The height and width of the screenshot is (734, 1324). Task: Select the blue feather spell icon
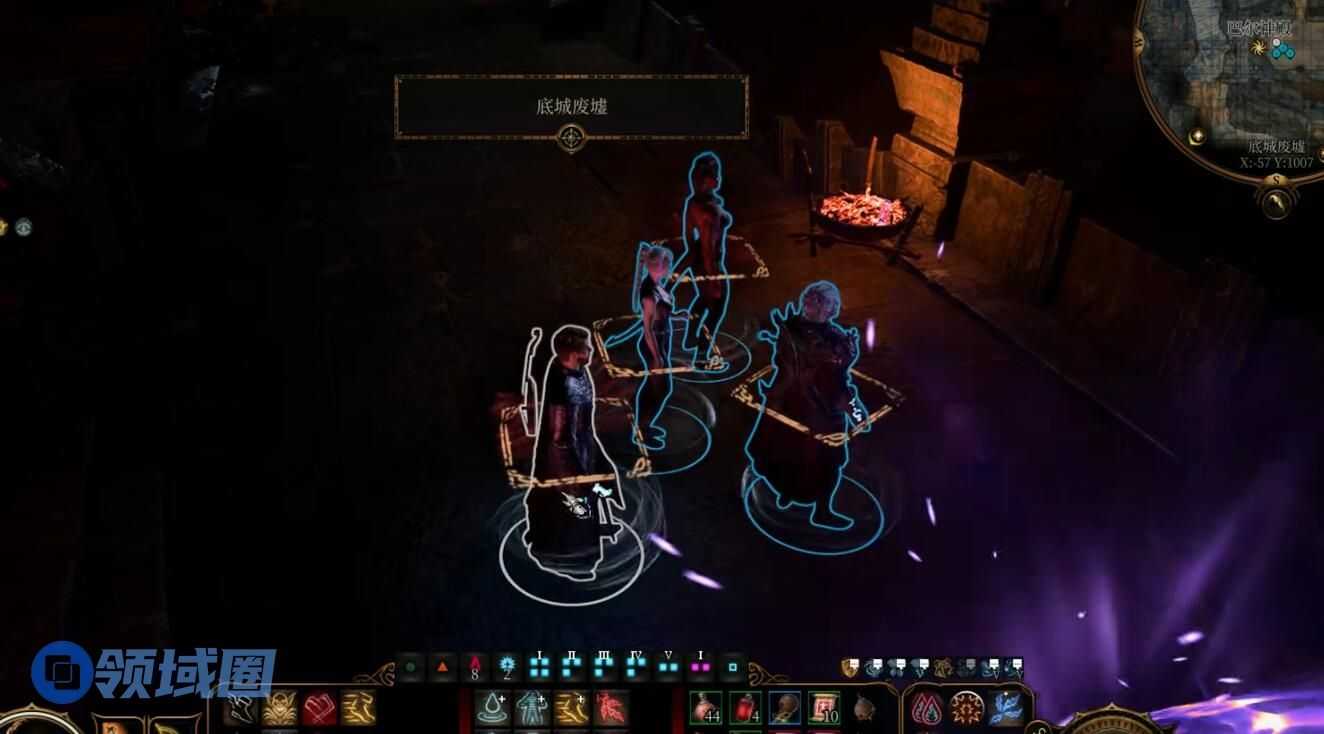tap(1005, 708)
